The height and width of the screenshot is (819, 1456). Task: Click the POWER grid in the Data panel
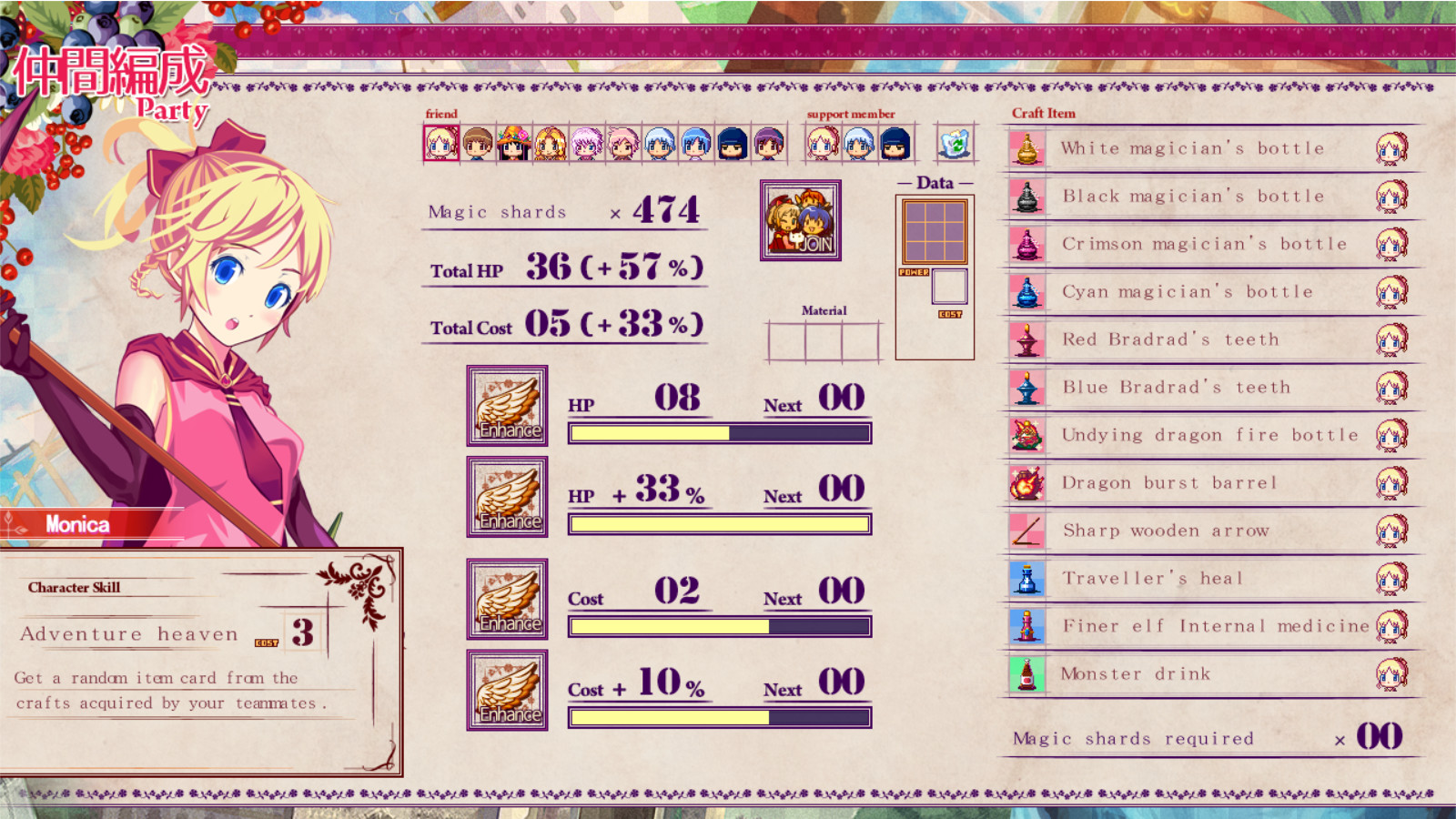[x=933, y=232]
